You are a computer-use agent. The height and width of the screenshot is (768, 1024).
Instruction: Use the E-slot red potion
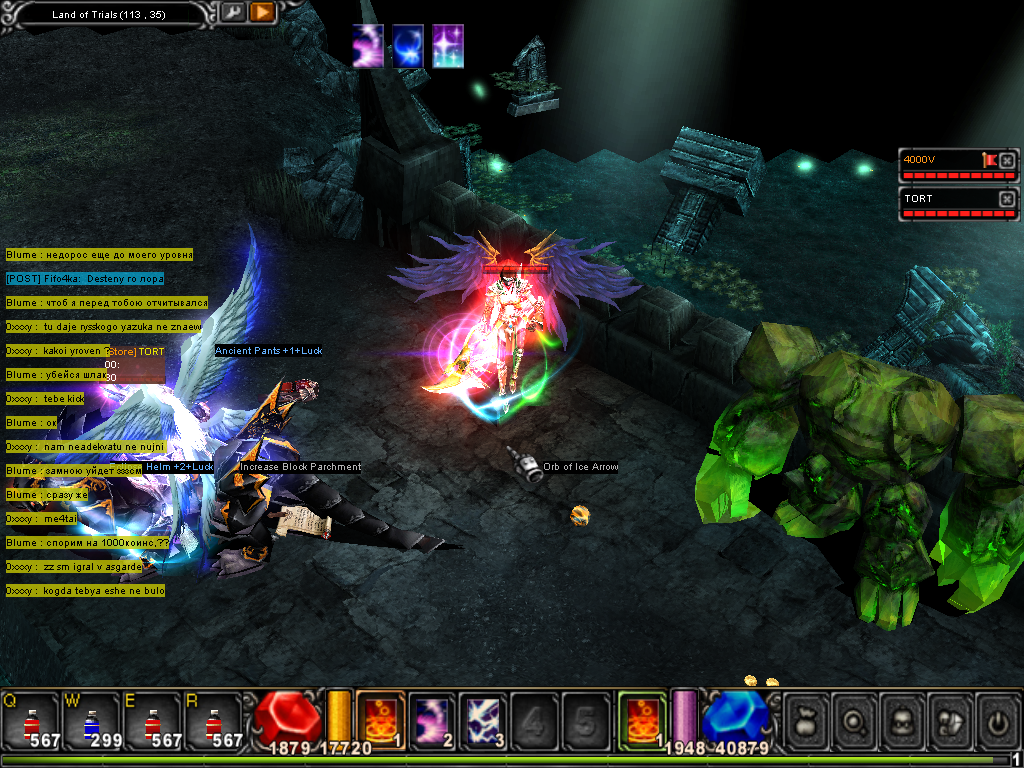coord(151,720)
